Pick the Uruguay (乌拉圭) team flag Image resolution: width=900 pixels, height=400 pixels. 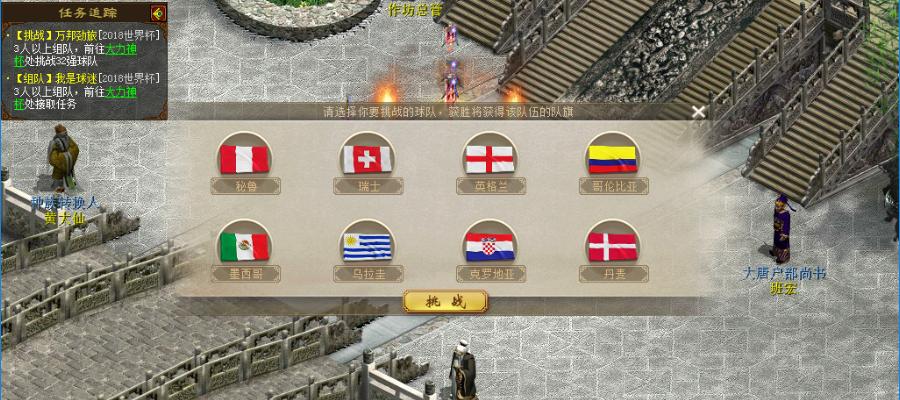coord(368,246)
